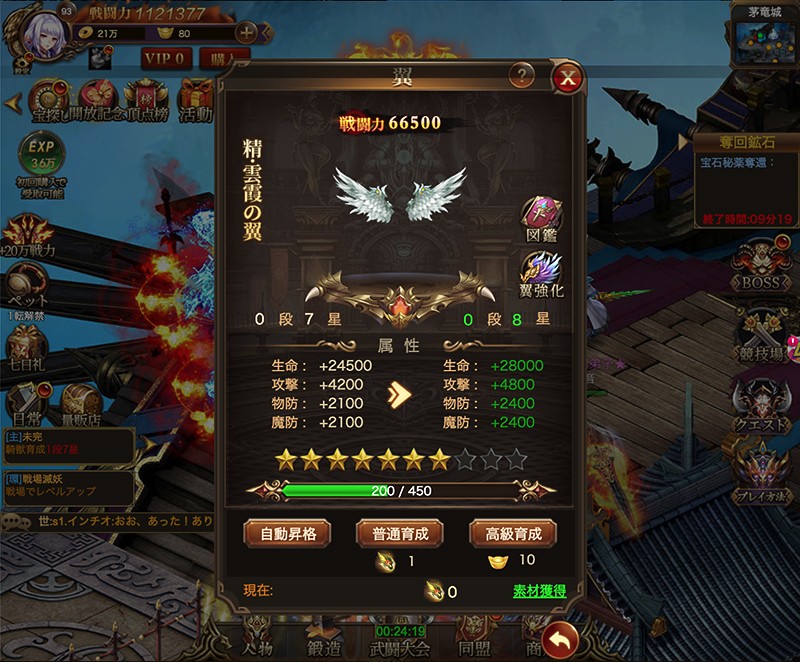Screen dimensions: 800x662
Task: Close the wings panel with the X
Action: coord(567,77)
